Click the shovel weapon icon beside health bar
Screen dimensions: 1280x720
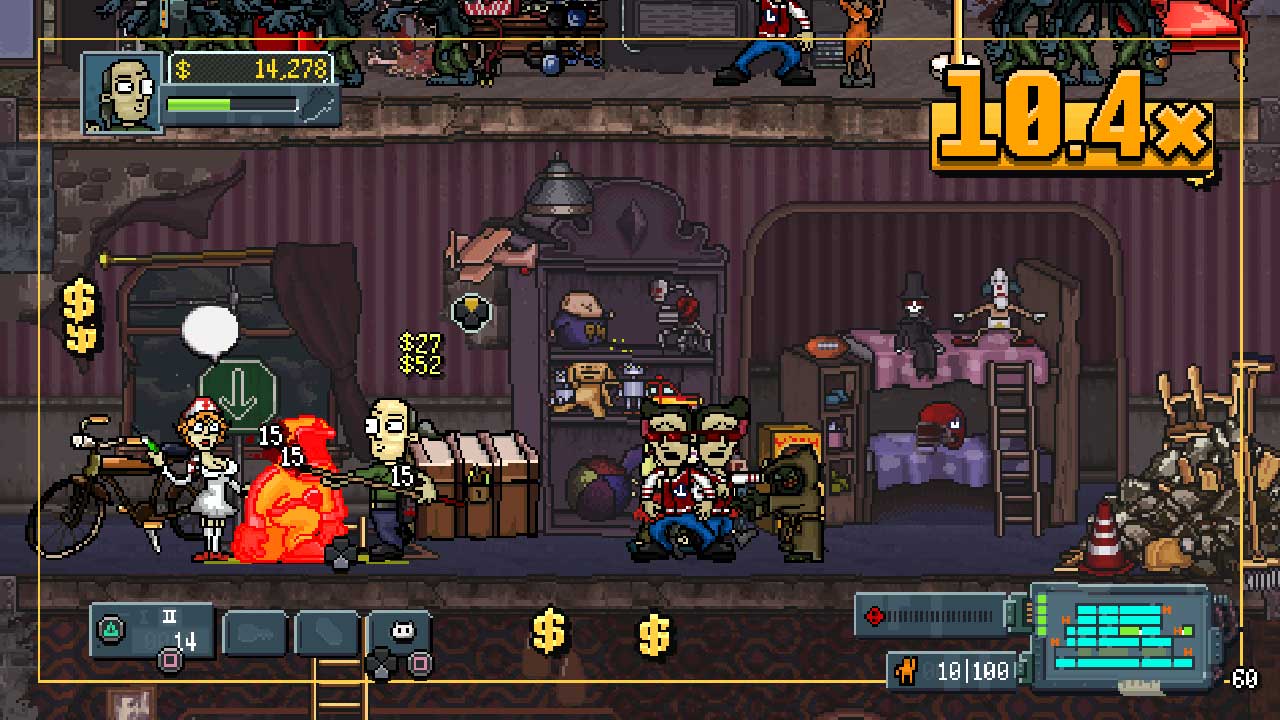click(320, 105)
